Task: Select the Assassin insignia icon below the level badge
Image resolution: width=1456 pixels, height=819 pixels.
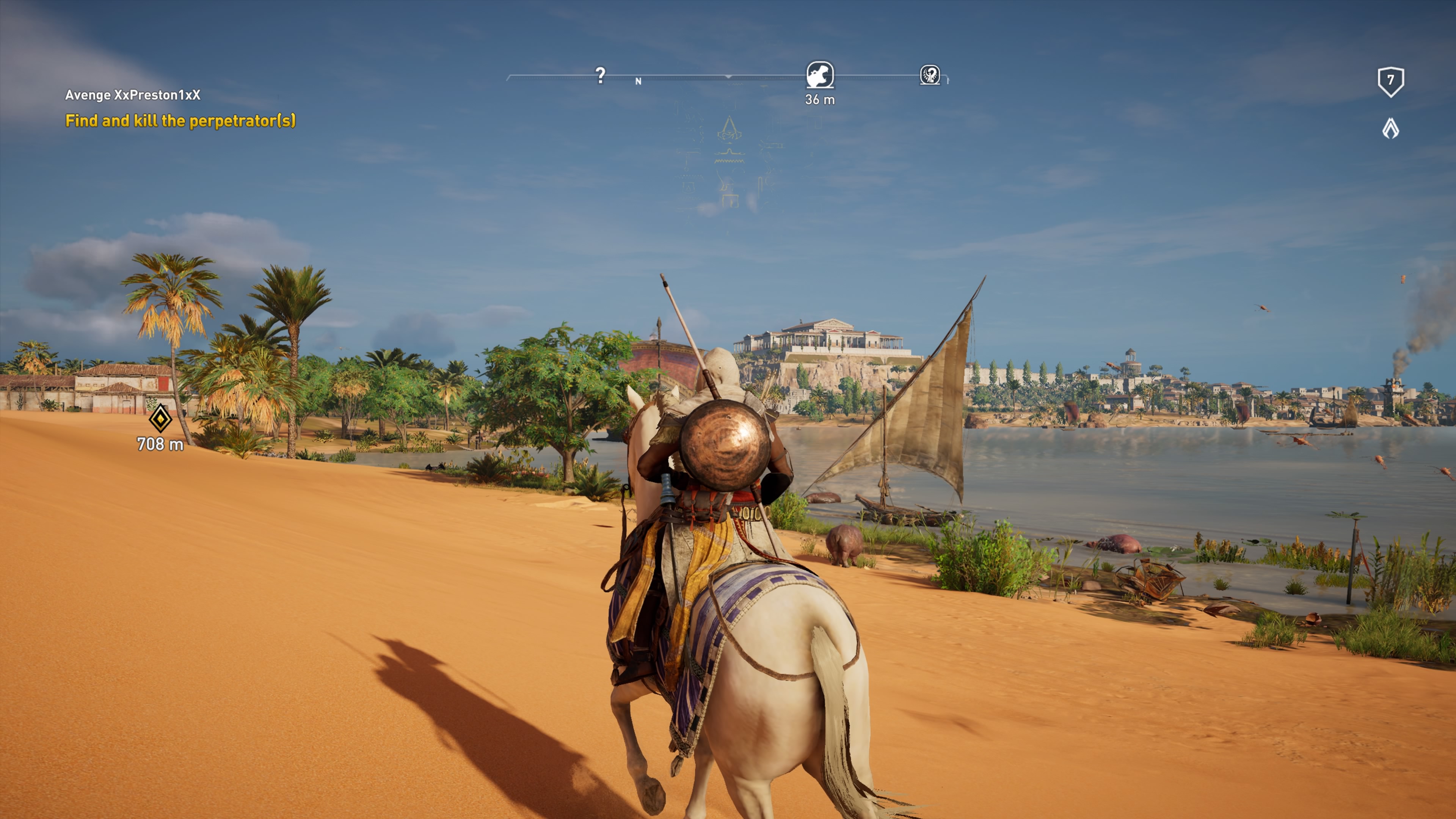Action: click(x=1390, y=129)
